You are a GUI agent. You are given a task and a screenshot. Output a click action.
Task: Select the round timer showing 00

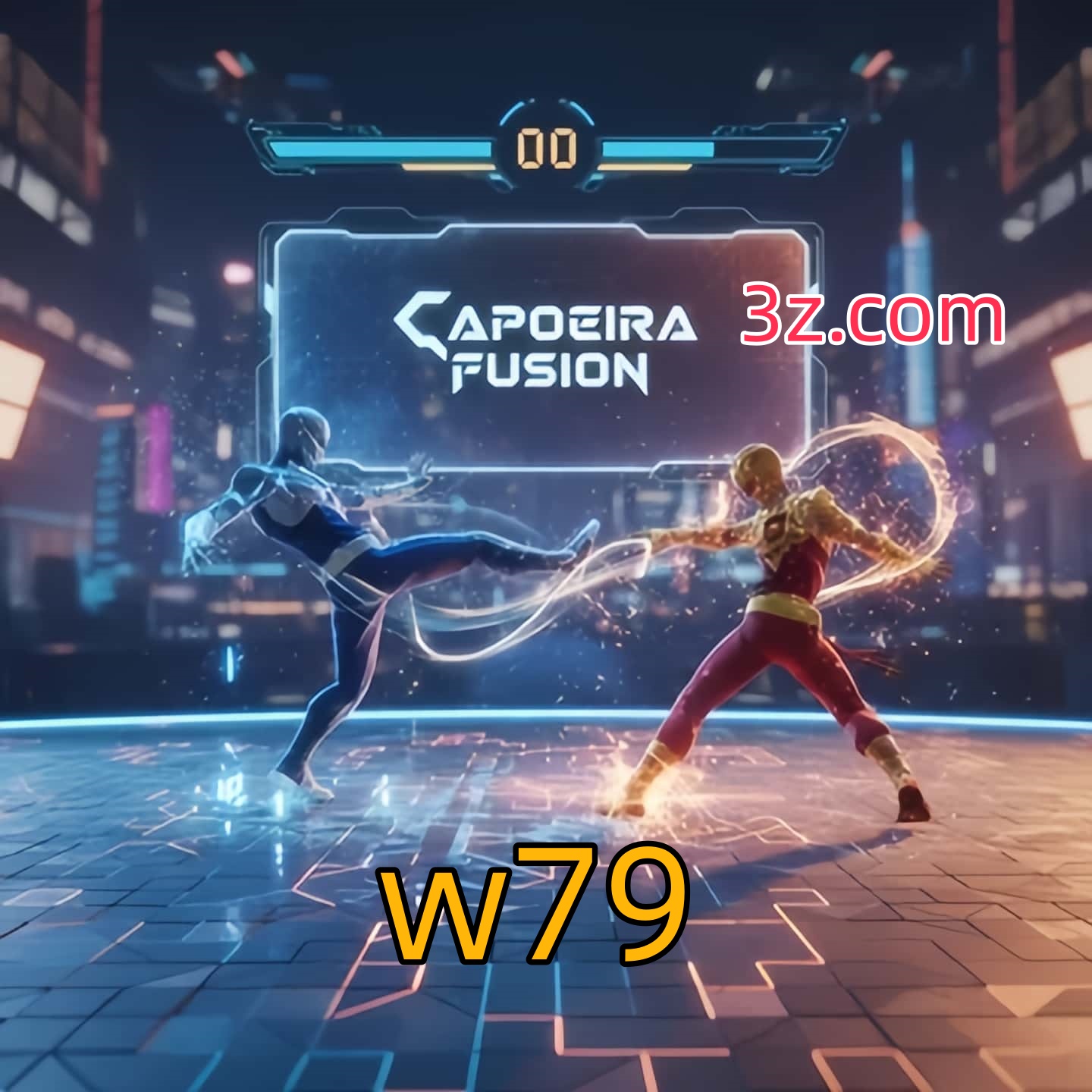(x=548, y=149)
